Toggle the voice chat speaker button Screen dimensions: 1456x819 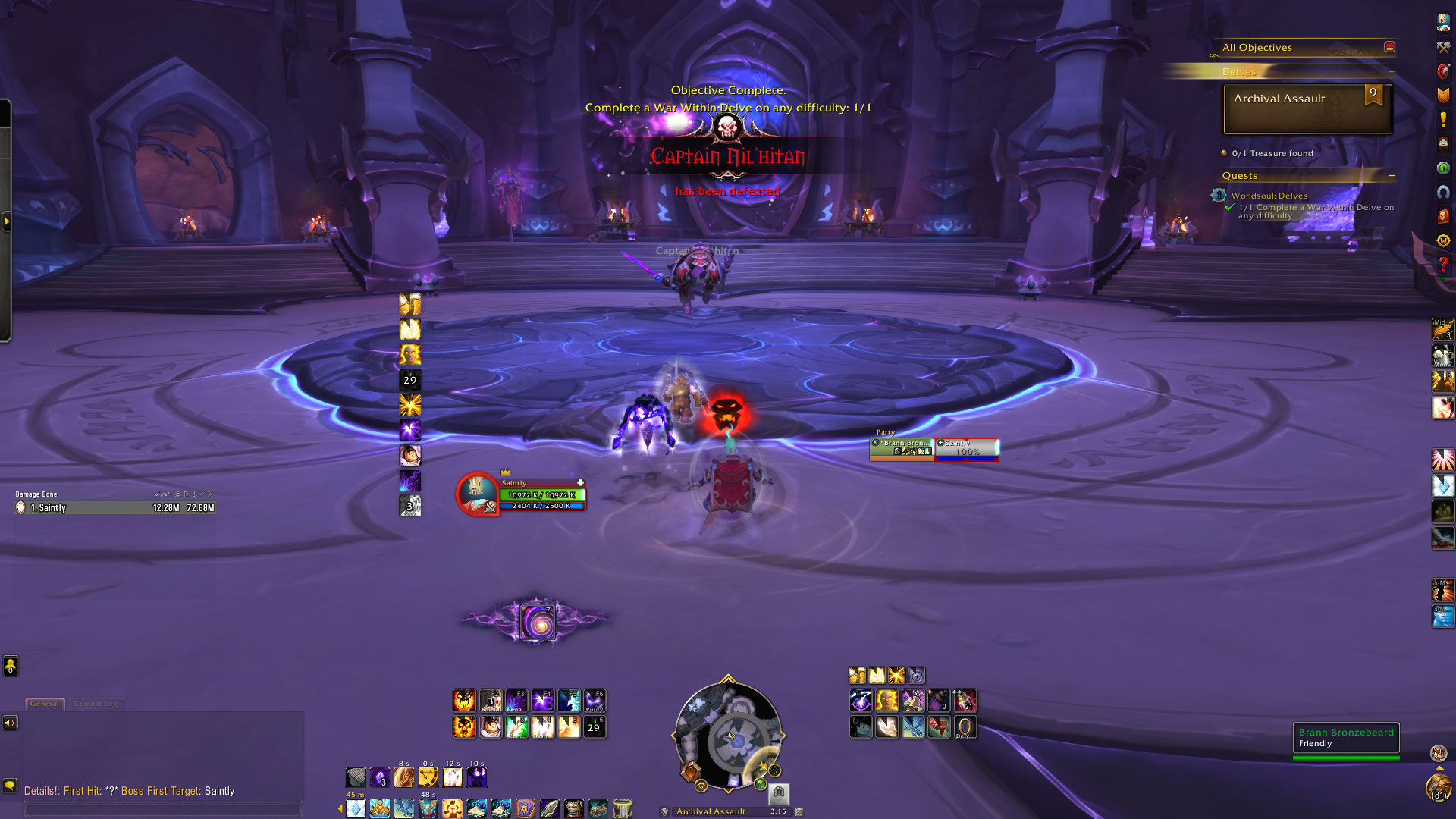click(10, 723)
